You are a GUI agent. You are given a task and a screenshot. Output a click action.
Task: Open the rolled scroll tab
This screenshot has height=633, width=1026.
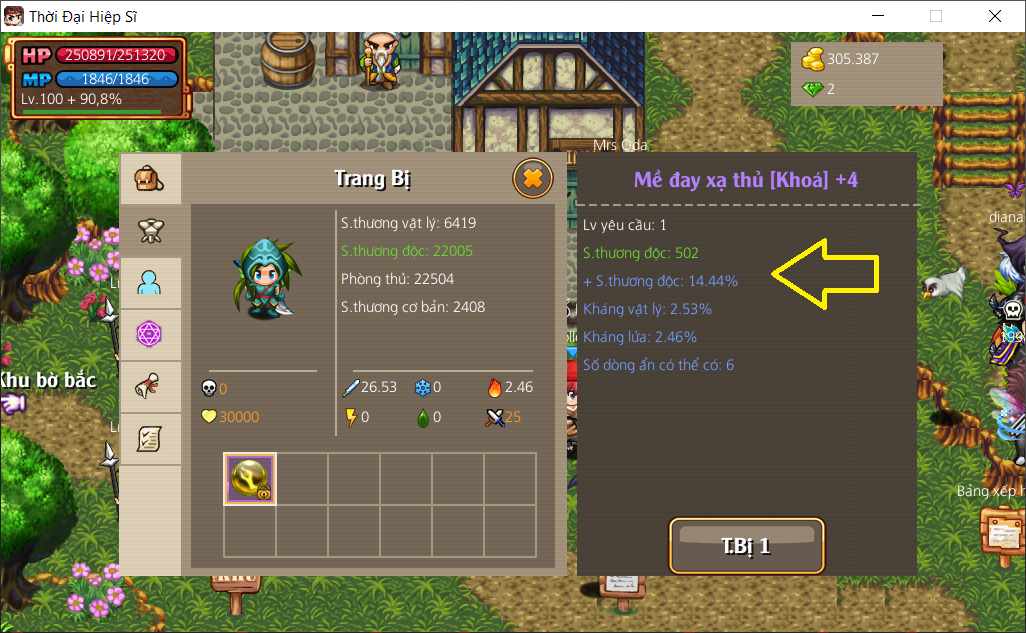click(150, 386)
